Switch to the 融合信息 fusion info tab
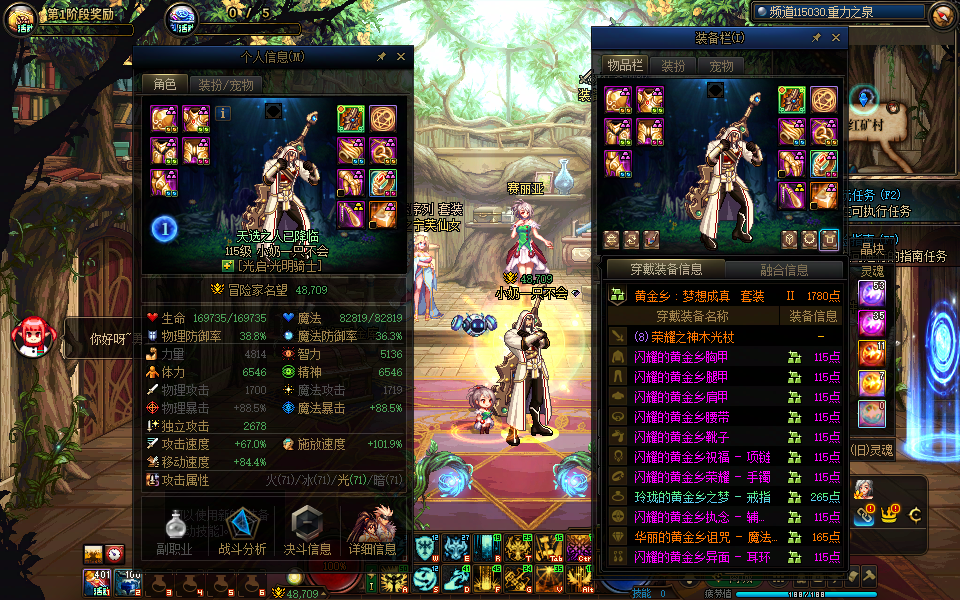This screenshot has height=600, width=960. click(783, 270)
